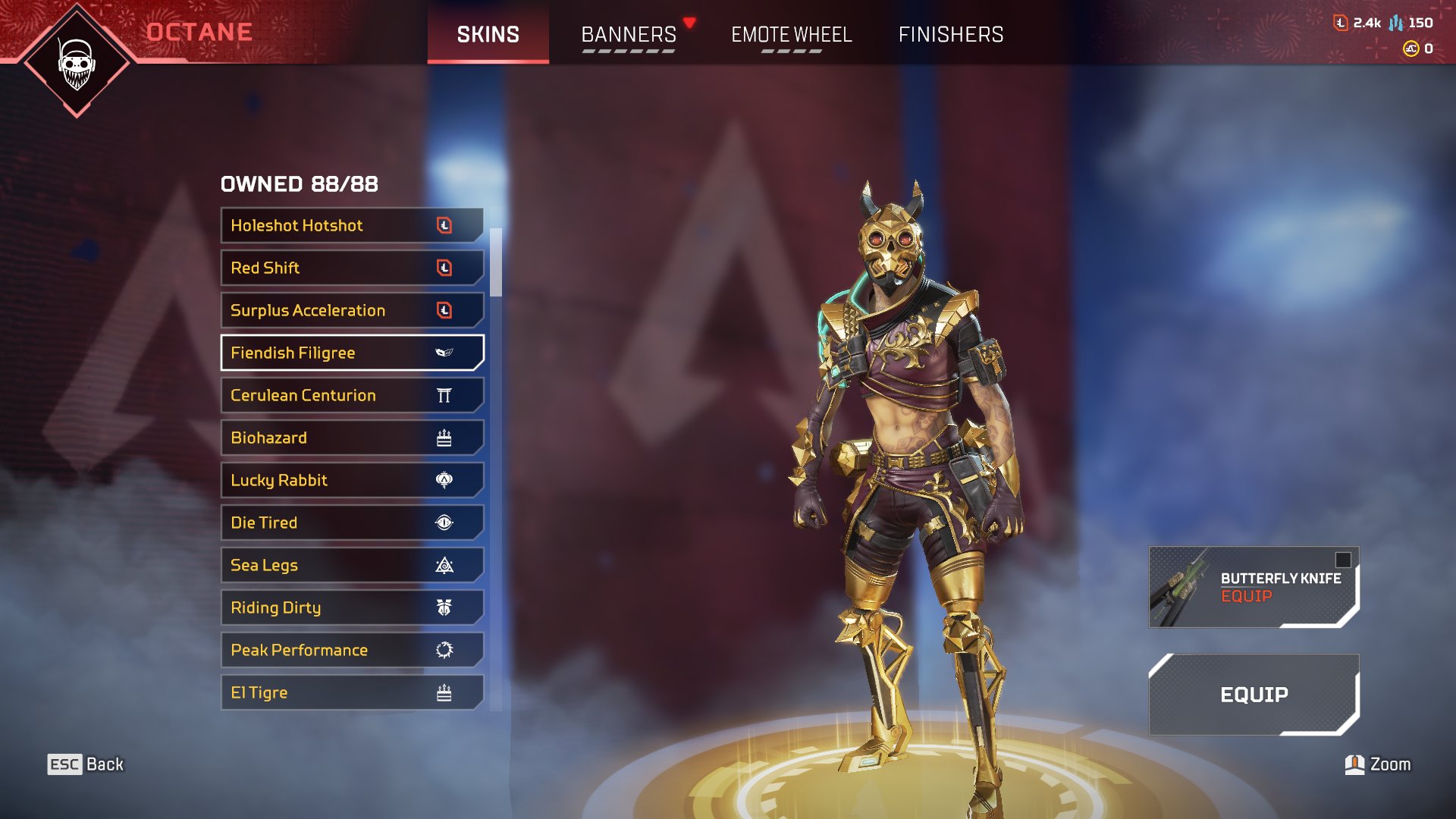Click the skin list scrollbar
This screenshot has height=819, width=1456.
coord(496,262)
